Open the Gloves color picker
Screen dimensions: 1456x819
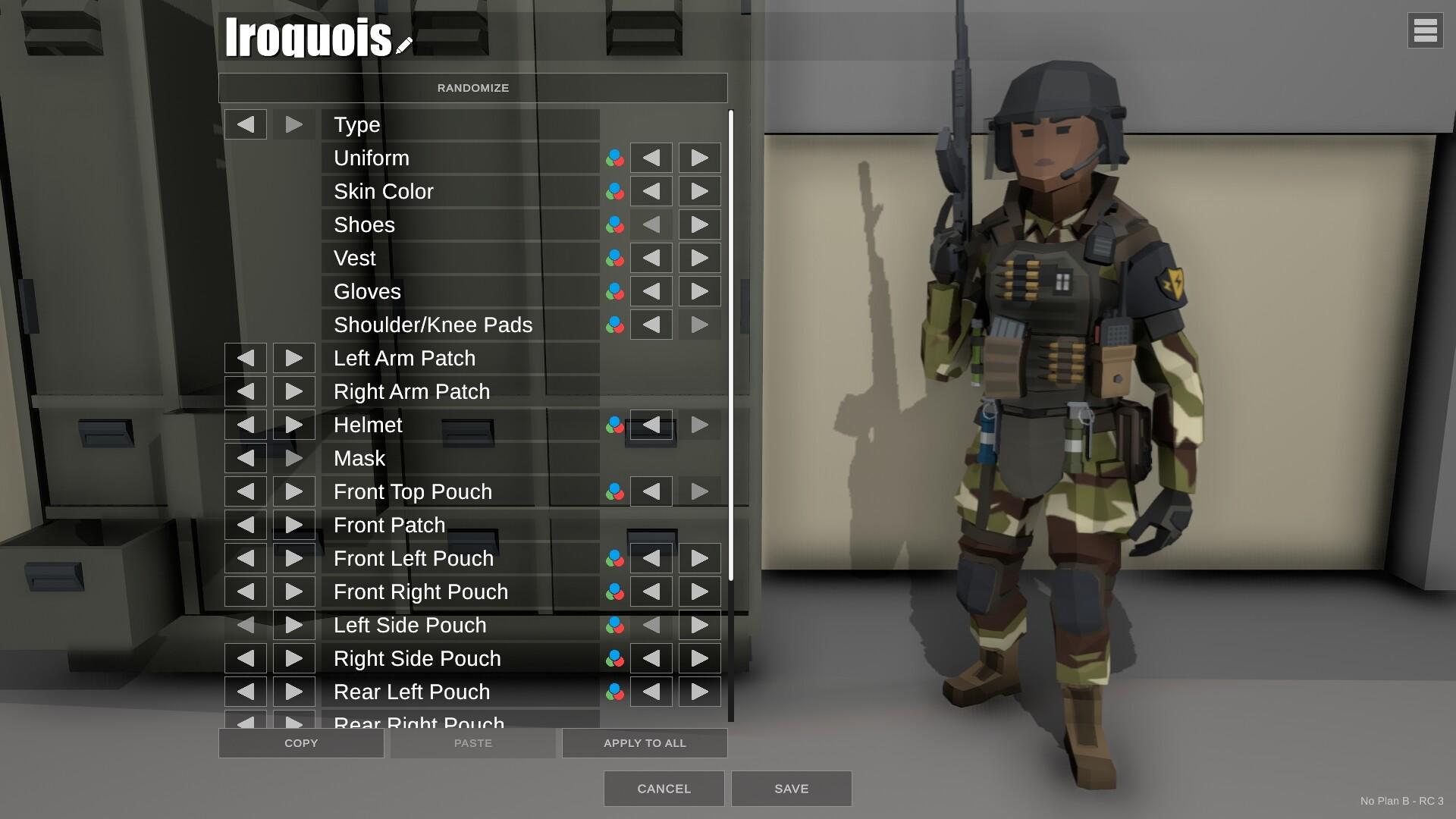tap(615, 291)
